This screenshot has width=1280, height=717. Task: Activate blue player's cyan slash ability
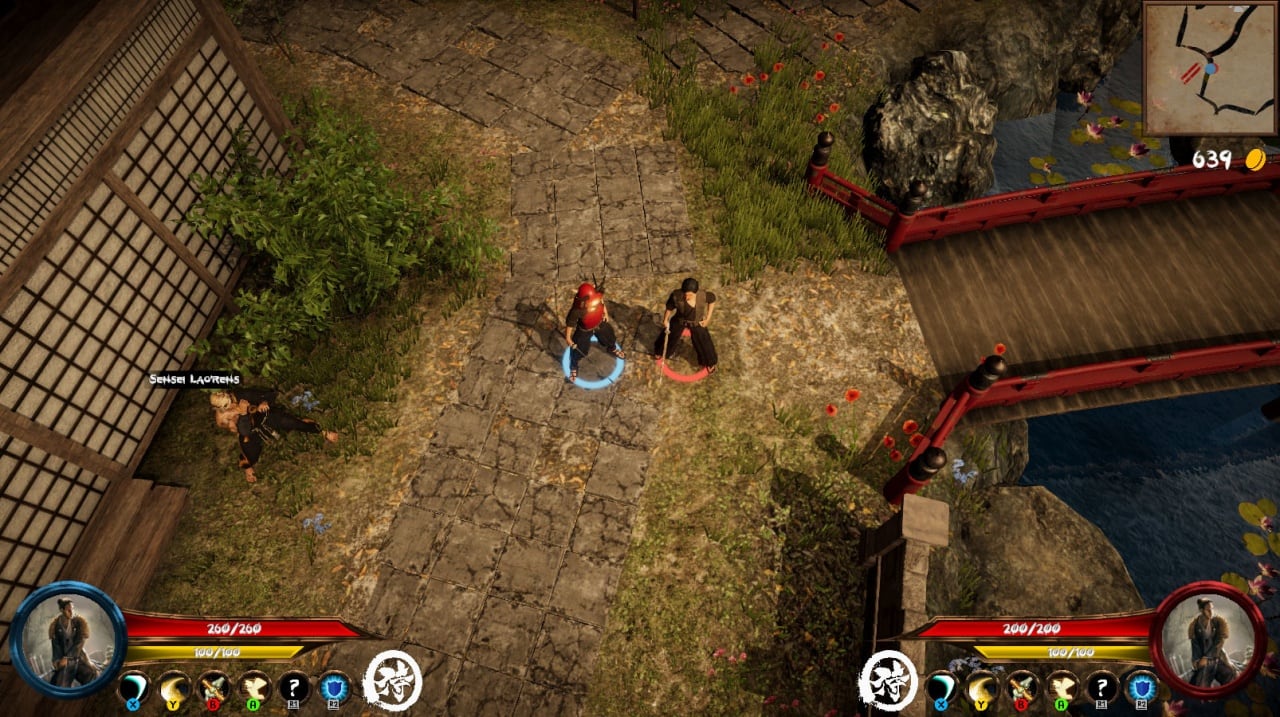point(134,688)
